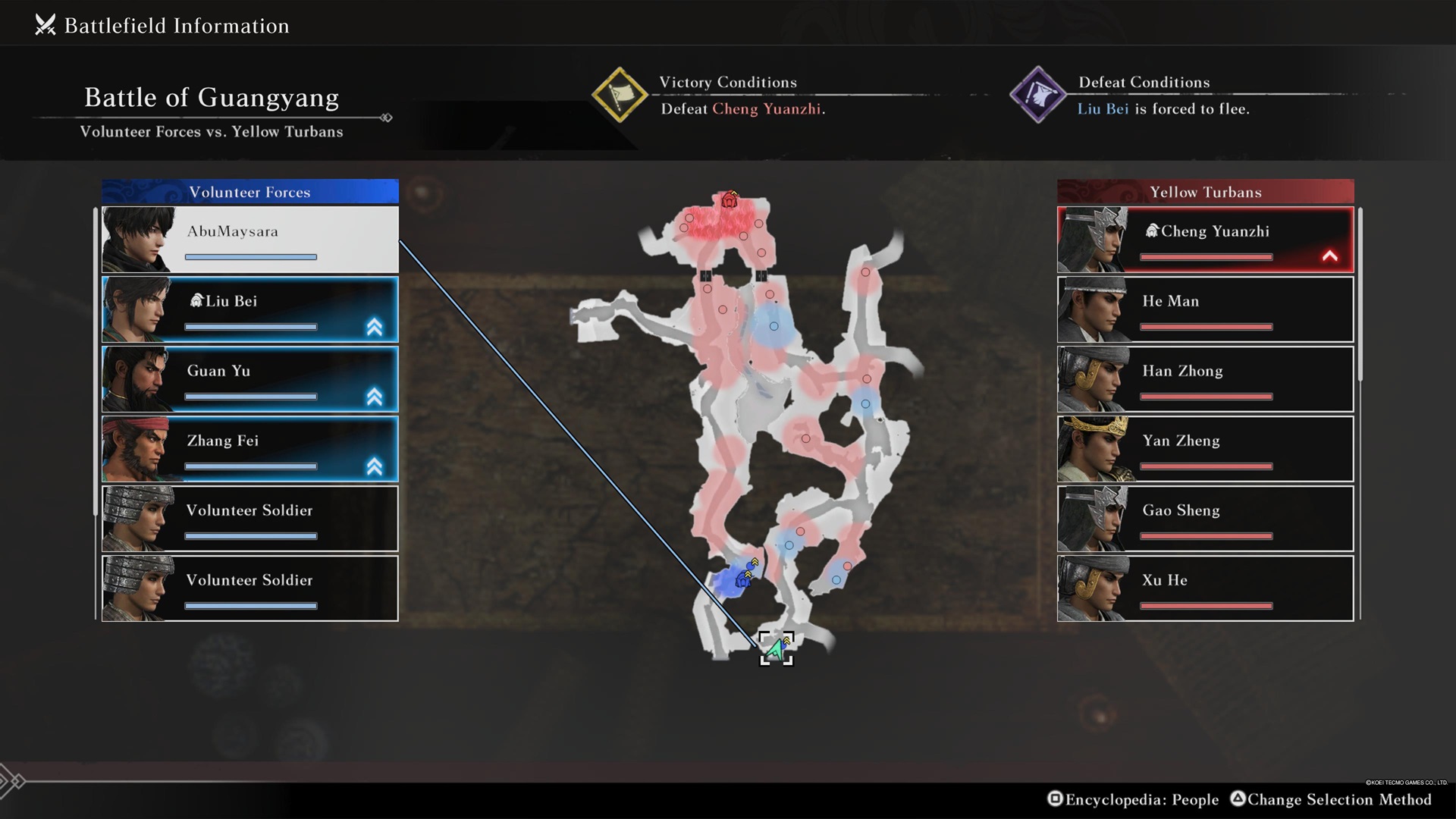
Task: Click the red enemy base marker on map
Action: click(730, 200)
